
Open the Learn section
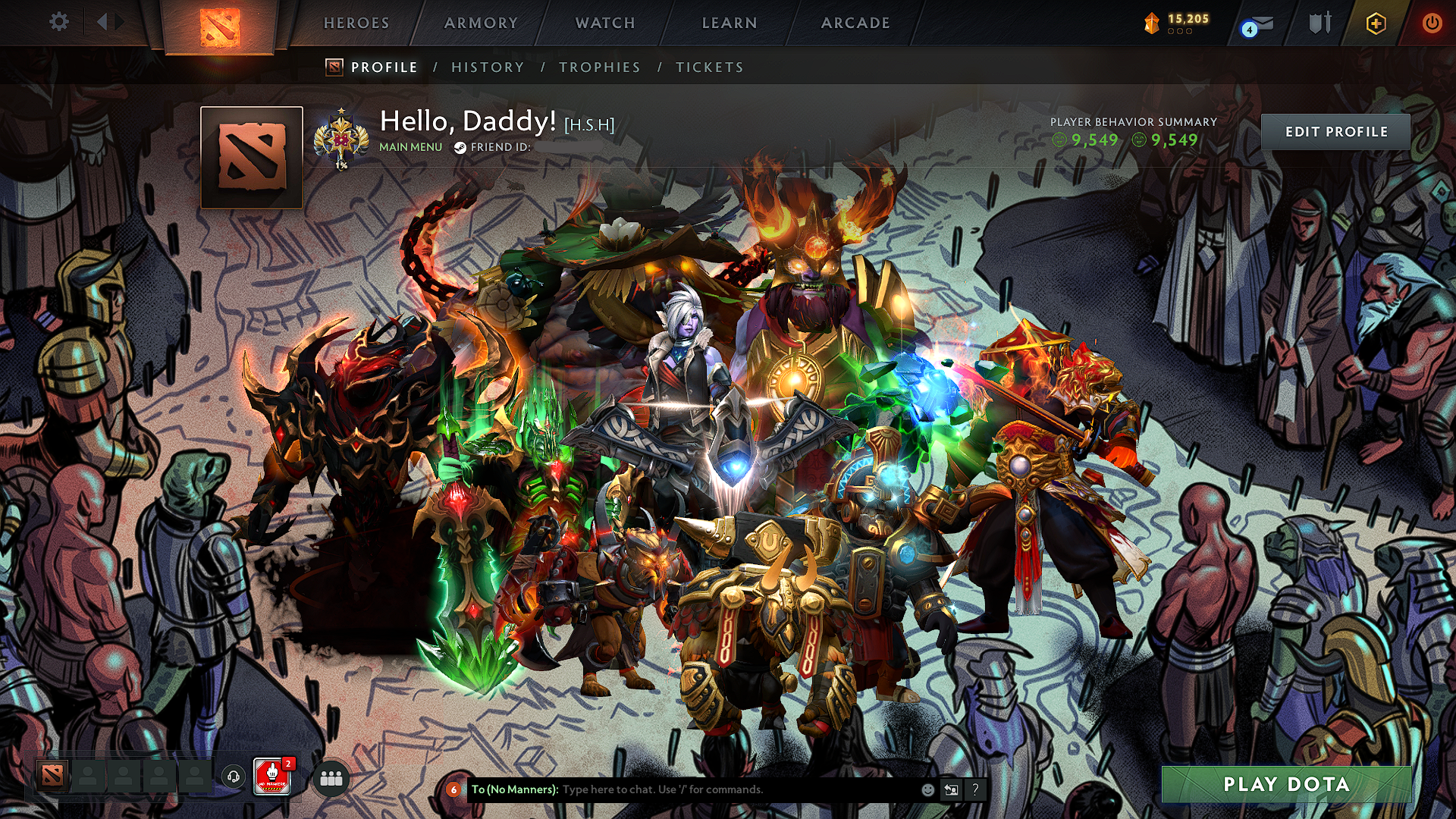tap(730, 23)
